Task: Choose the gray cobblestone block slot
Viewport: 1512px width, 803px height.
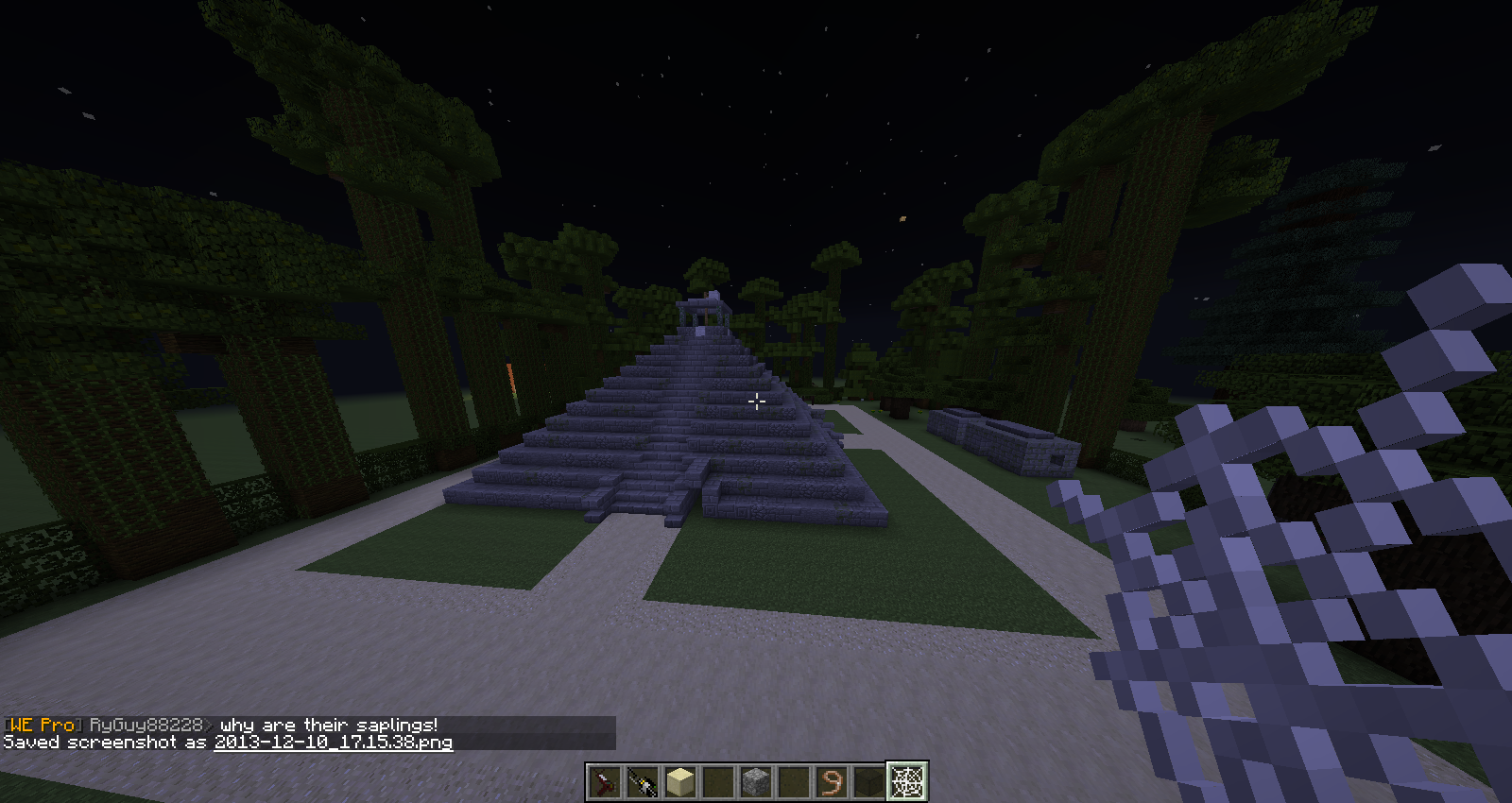Action: click(x=756, y=781)
